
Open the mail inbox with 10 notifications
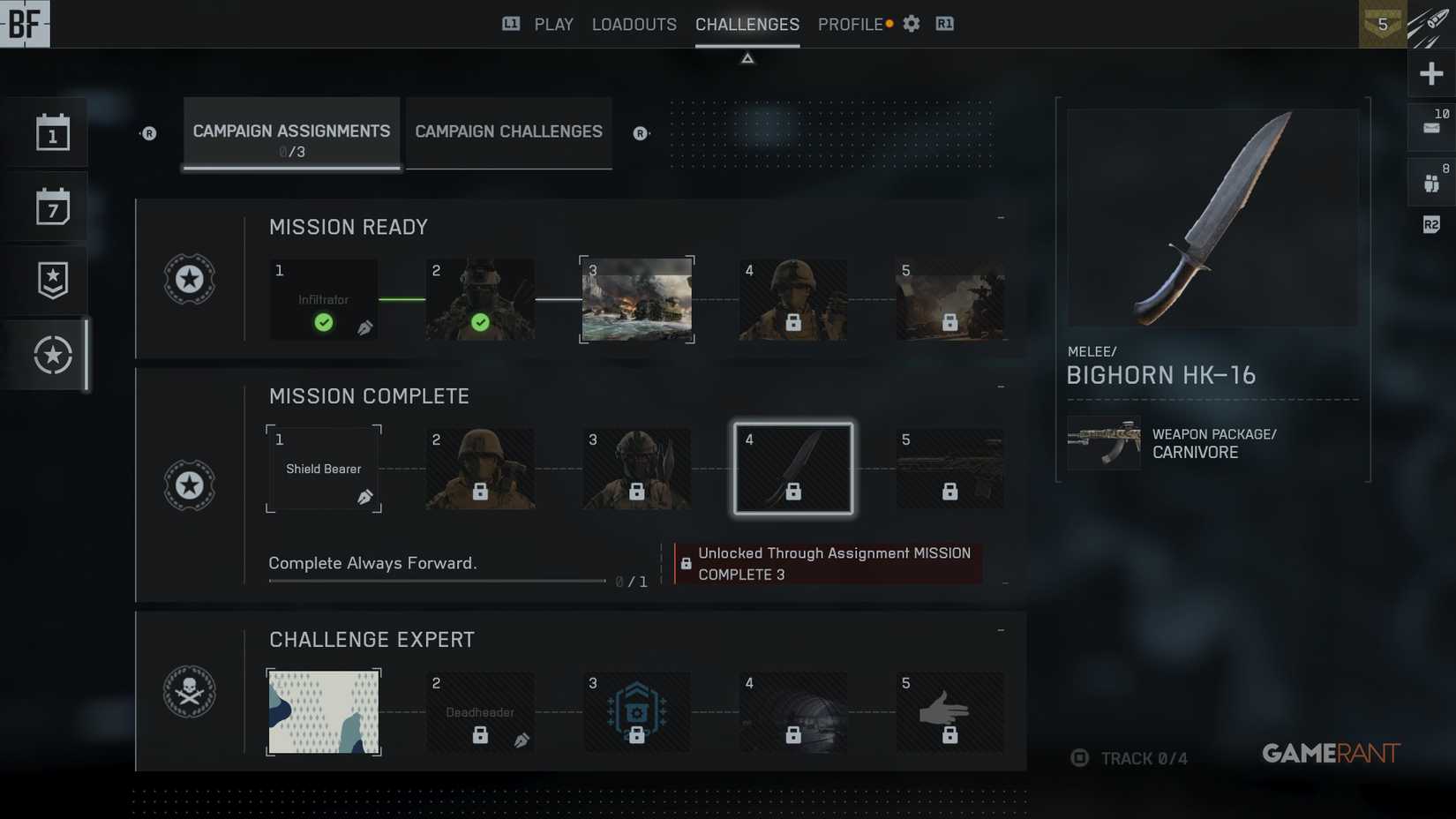click(1431, 126)
